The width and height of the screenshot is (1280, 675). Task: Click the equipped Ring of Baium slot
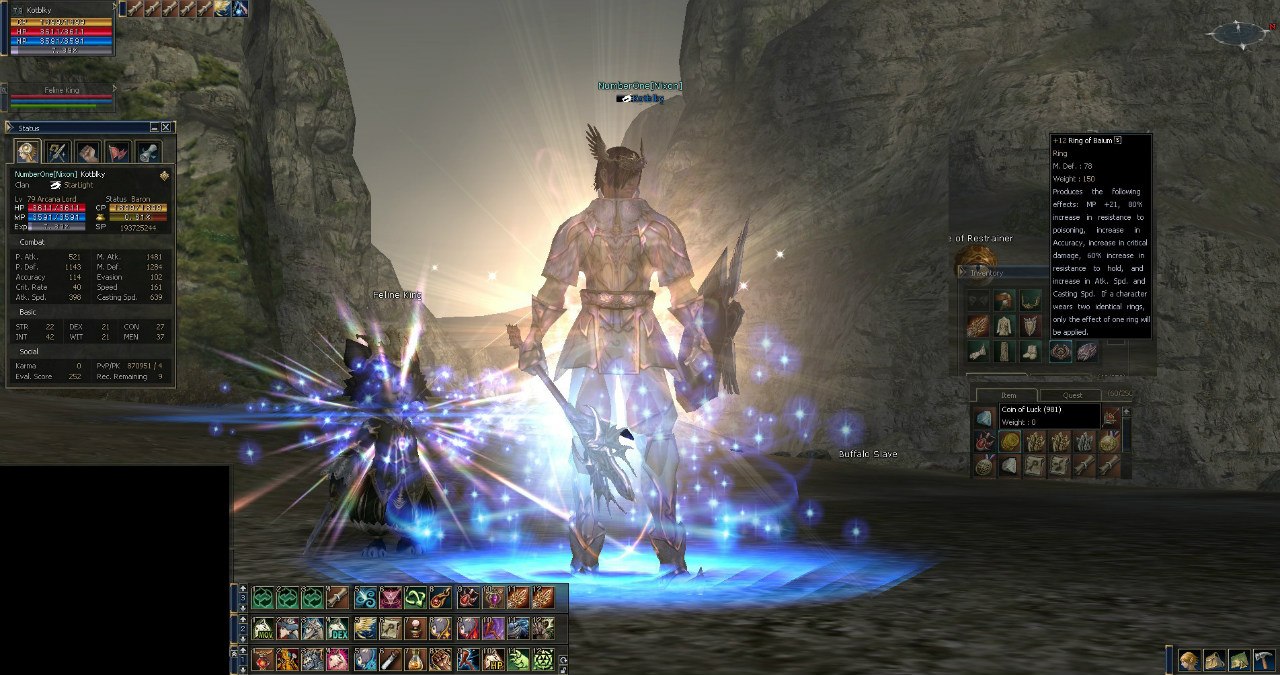pos(1060,351)
